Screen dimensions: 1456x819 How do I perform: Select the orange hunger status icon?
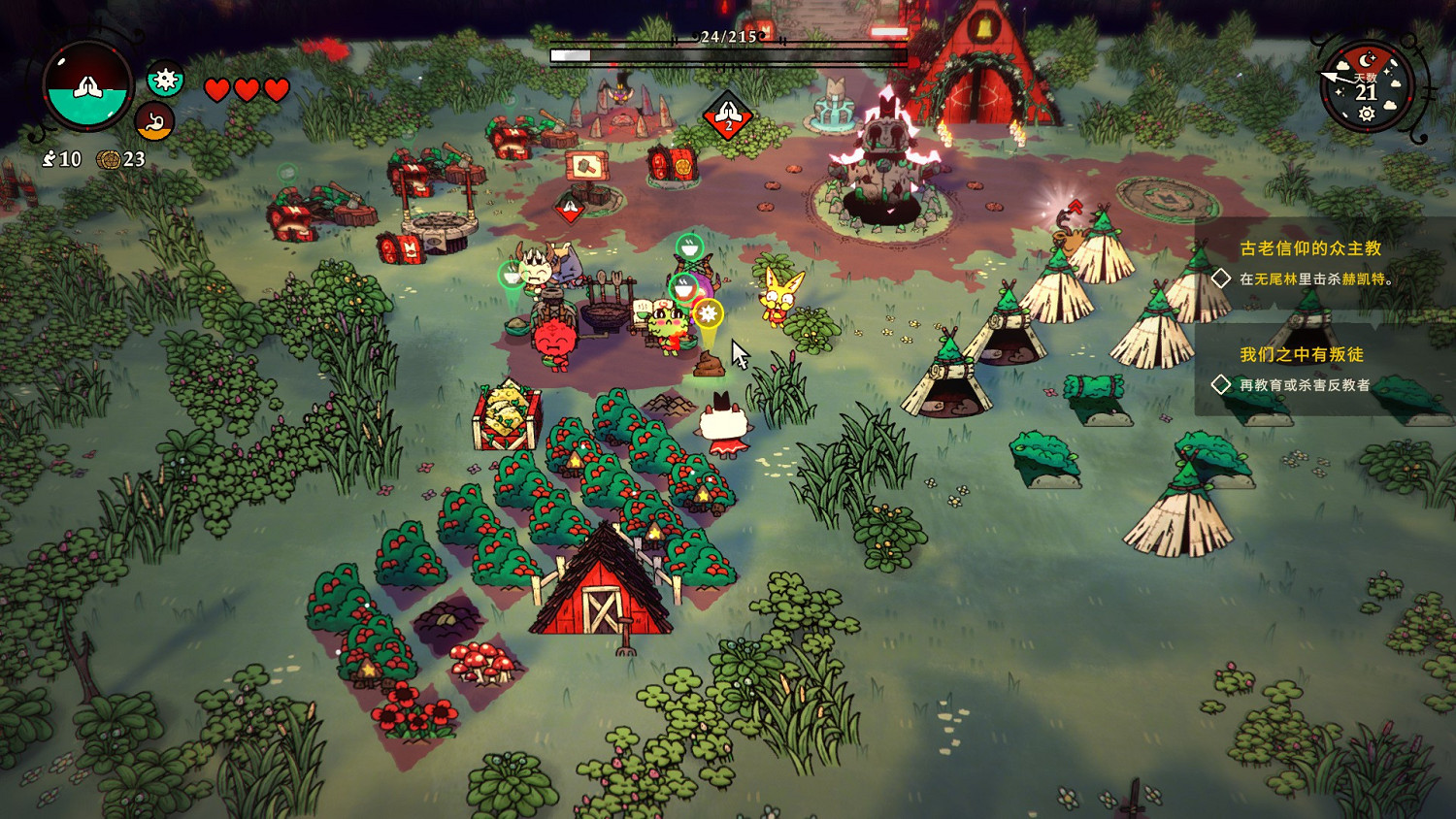[154, 122]
